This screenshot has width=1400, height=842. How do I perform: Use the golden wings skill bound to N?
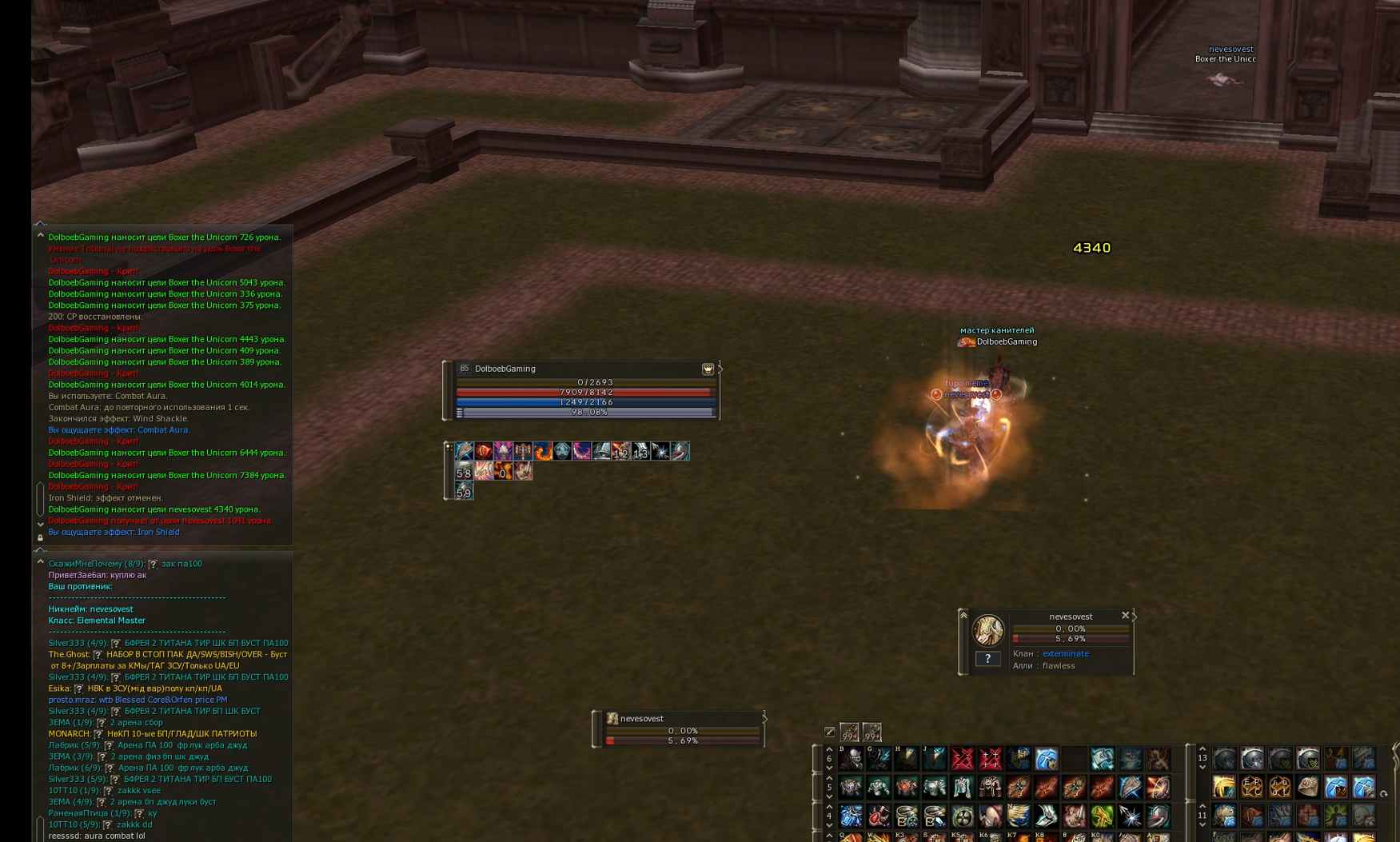[x=1018, y=816]
